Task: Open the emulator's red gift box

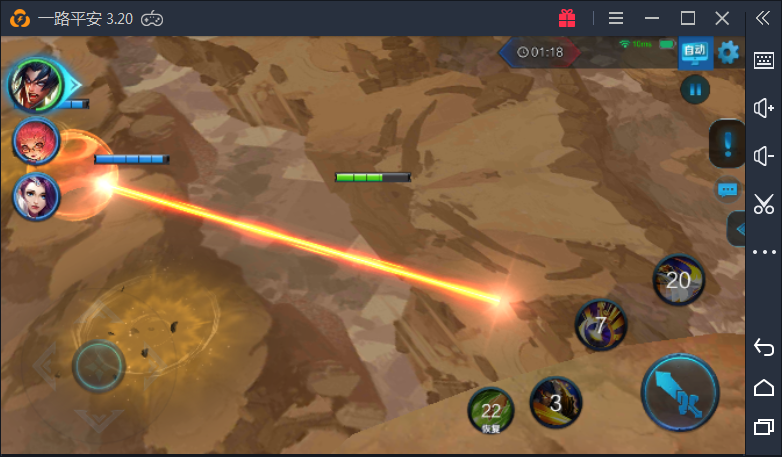Action: 567,18
